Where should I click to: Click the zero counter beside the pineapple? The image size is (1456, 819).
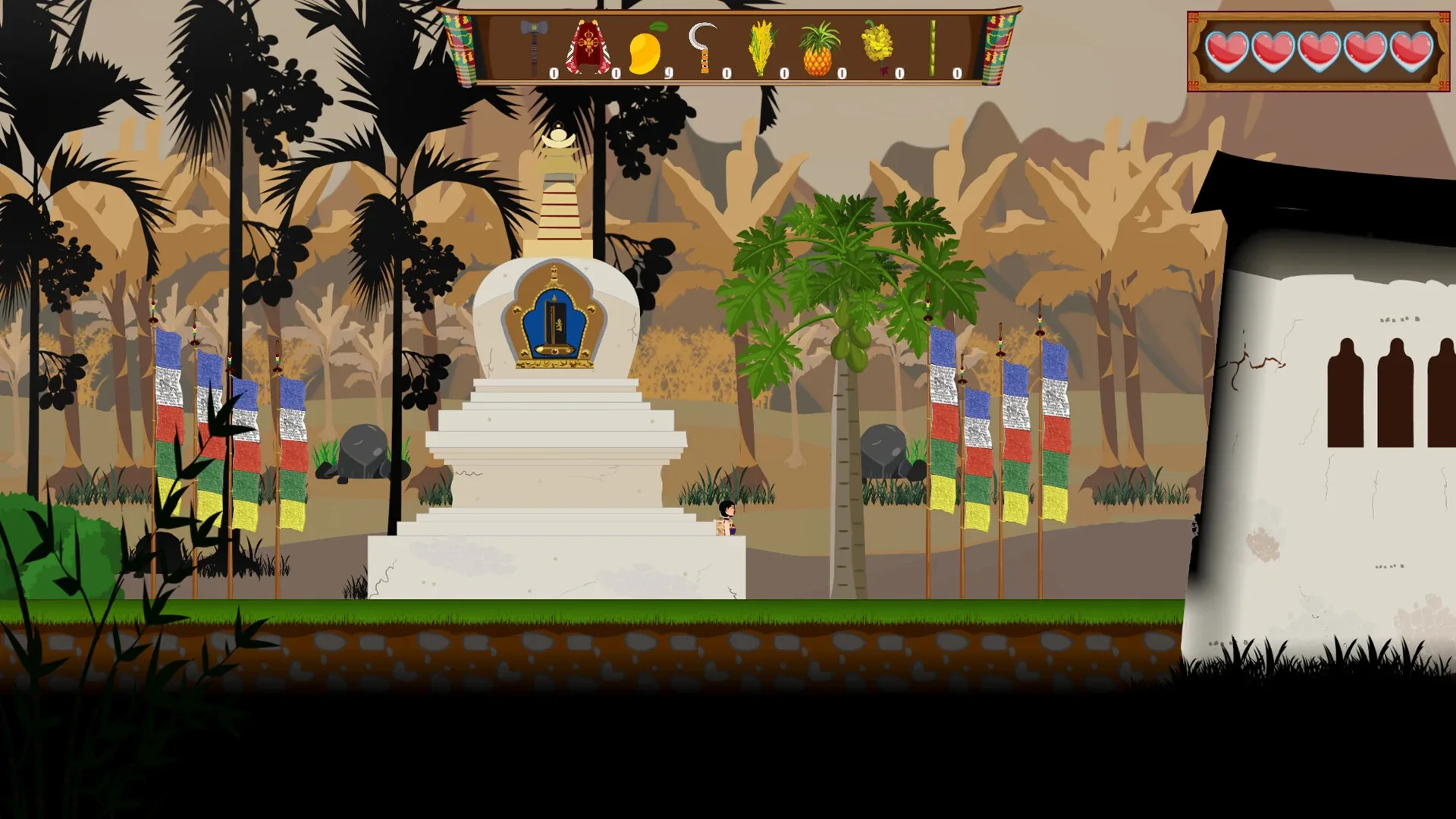(842, 71)
